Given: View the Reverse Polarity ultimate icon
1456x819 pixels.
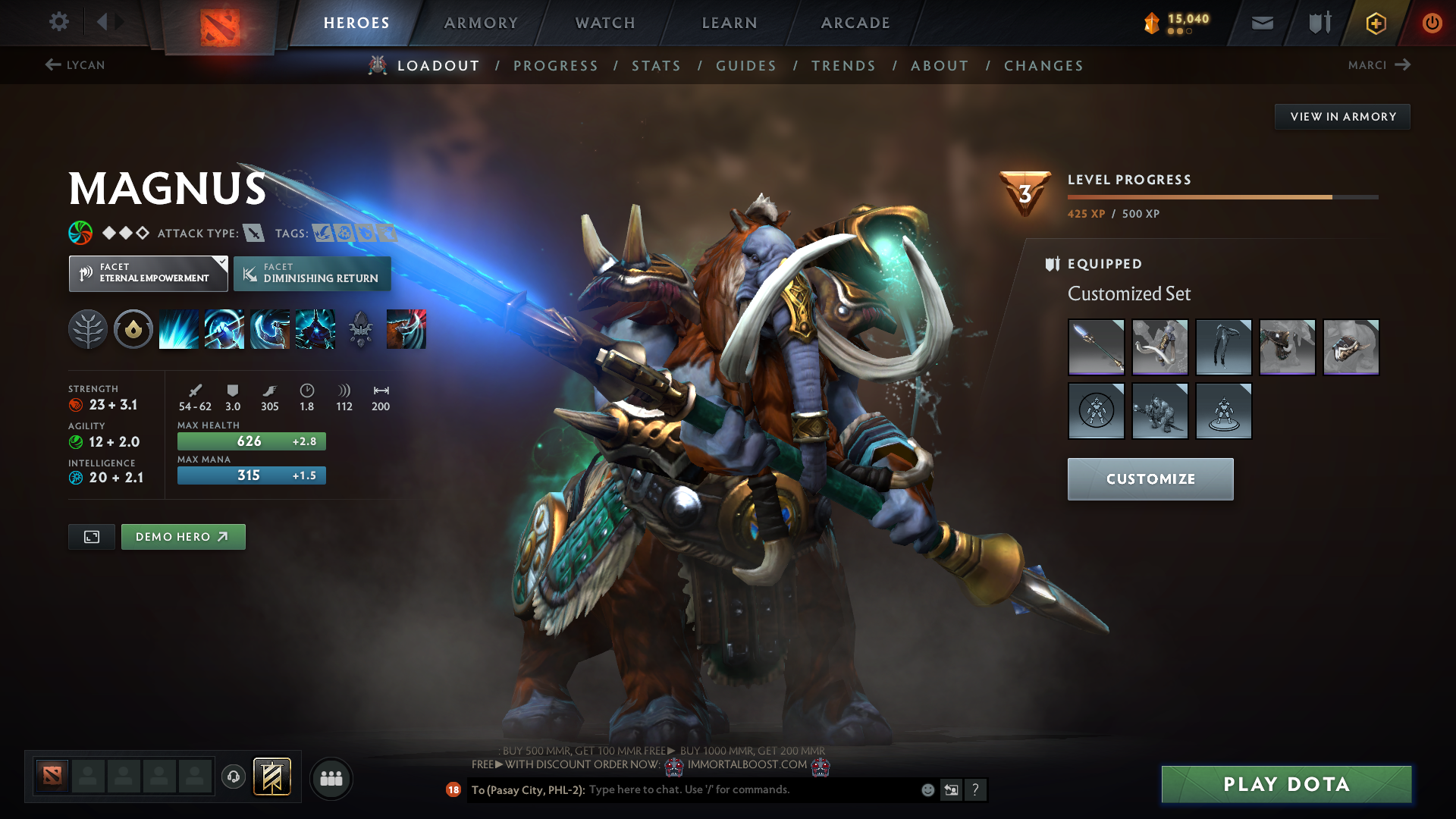Looking at the screenshot, I should point(315,329).
